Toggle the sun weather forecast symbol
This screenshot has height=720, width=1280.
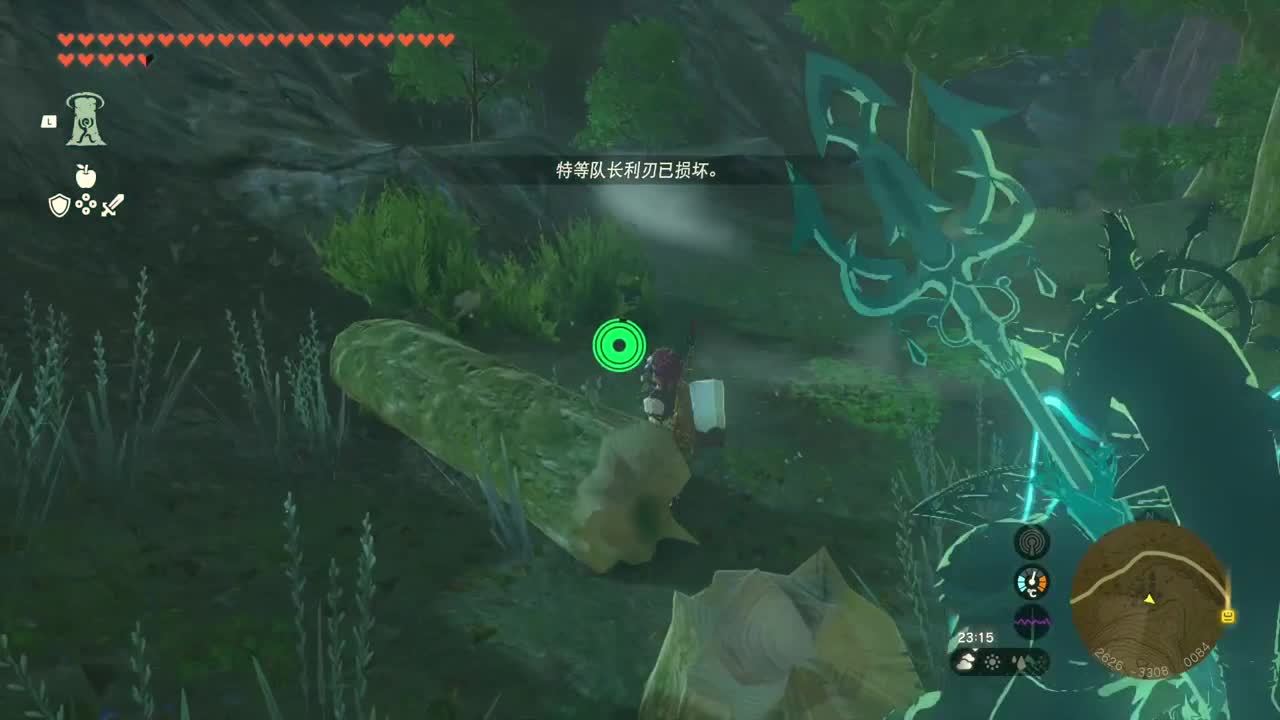[993, 660]
